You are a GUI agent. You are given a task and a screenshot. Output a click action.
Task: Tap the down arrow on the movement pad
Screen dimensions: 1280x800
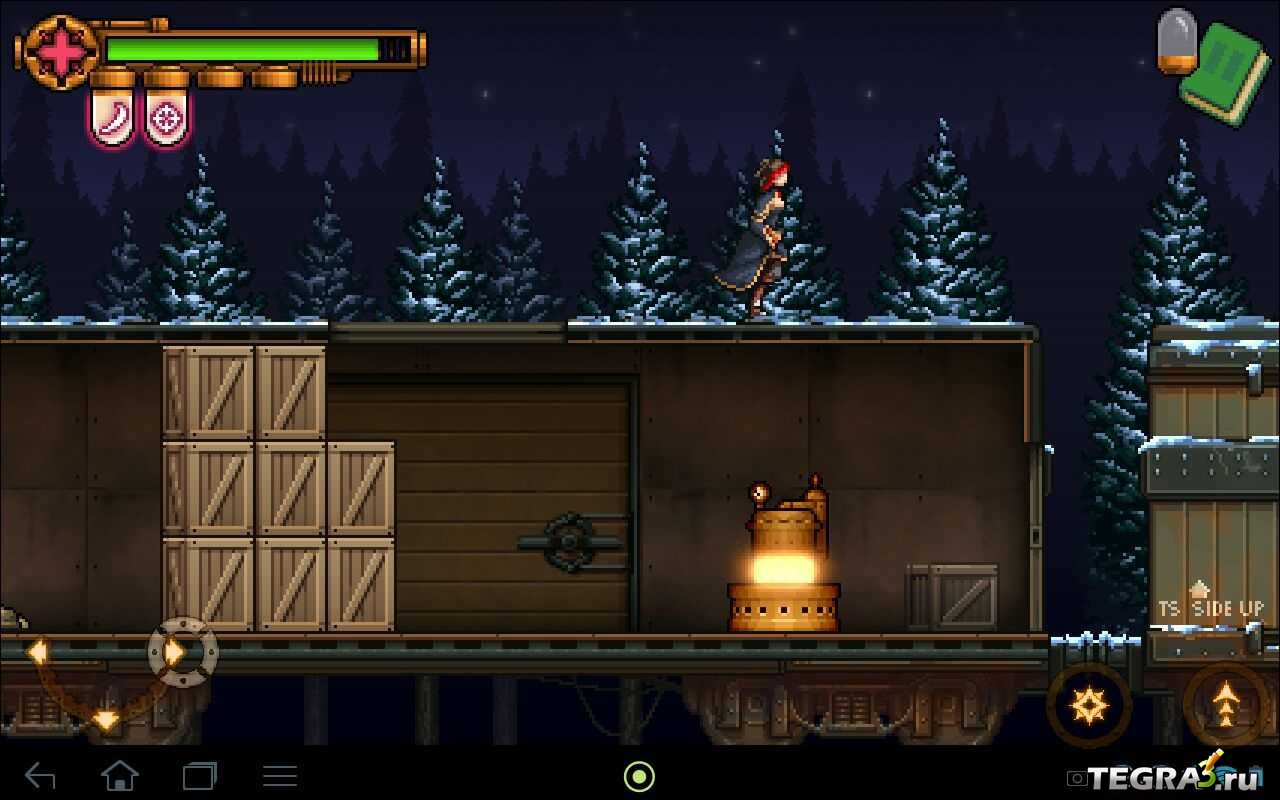coord(106,718)
